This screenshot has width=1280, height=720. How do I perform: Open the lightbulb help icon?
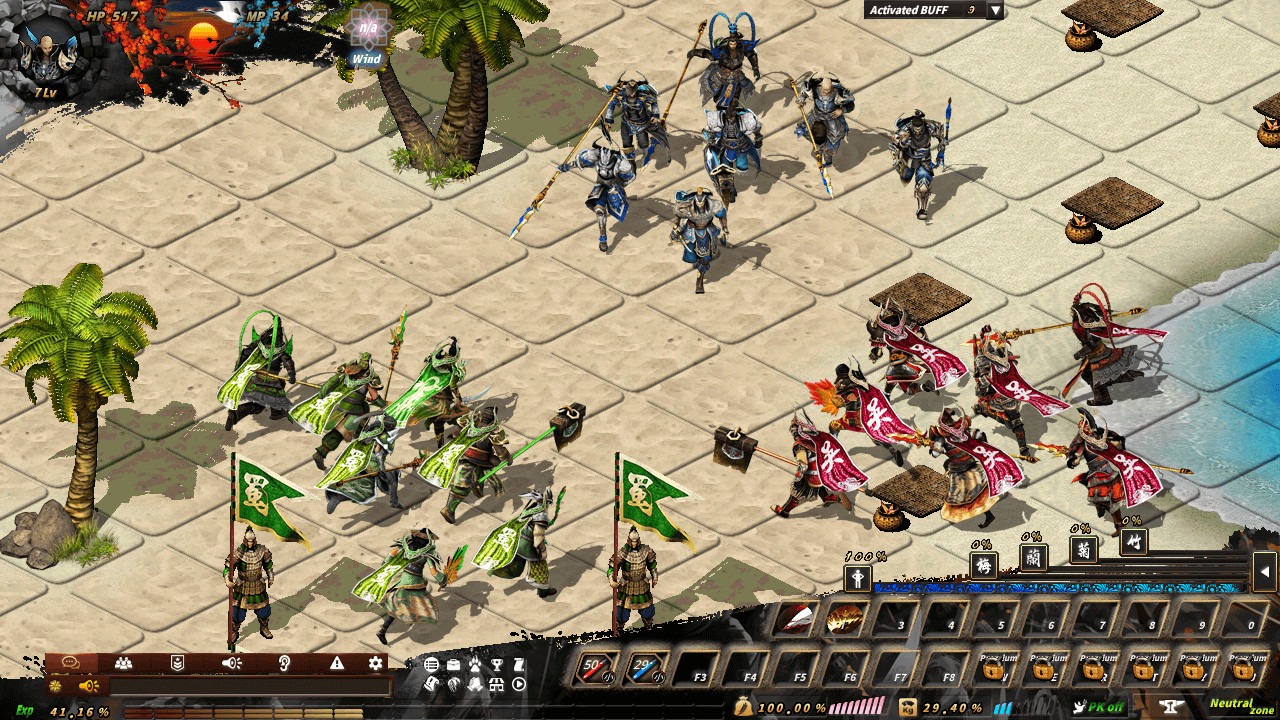282,662
